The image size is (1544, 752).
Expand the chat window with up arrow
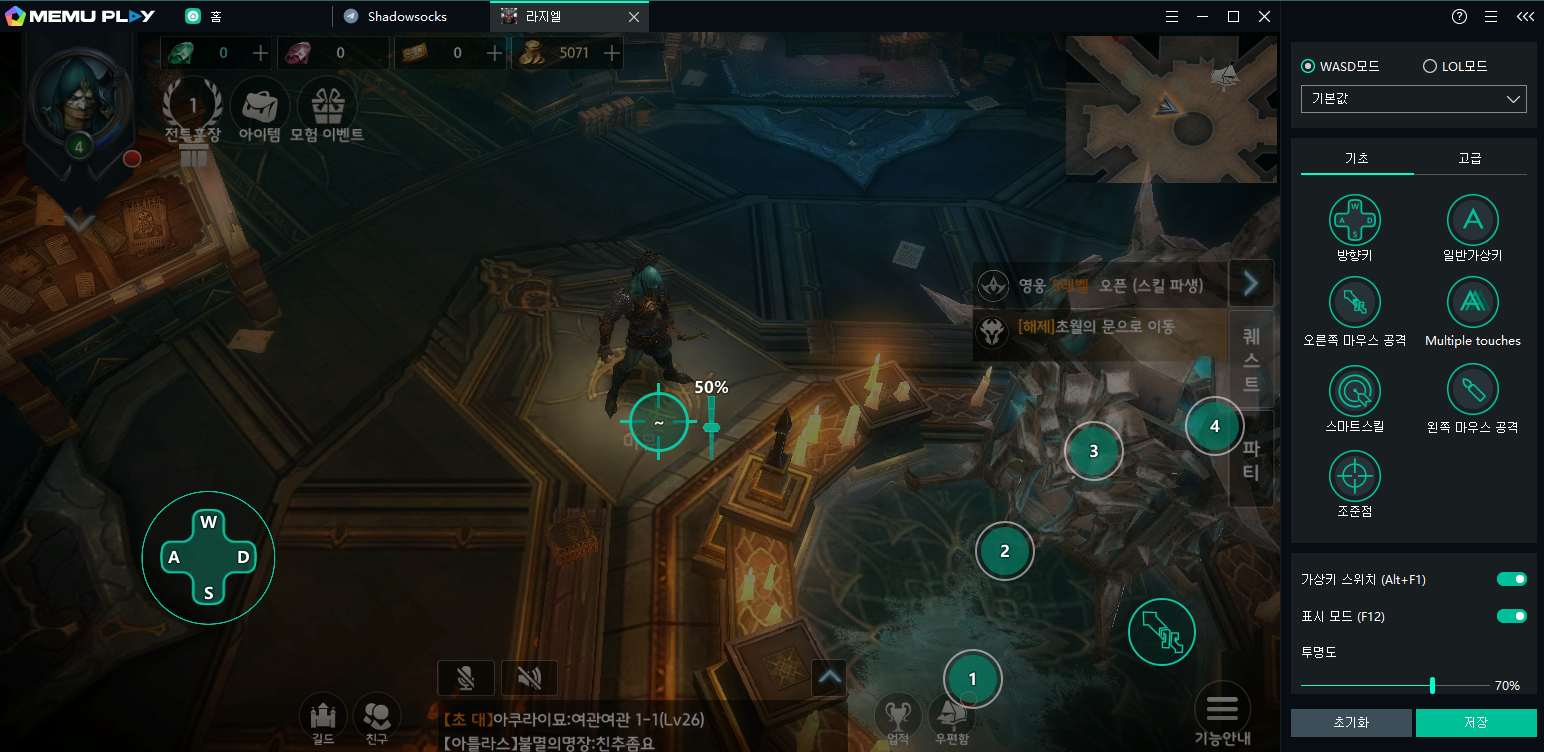pyautogui.click(x=829, y=677)
